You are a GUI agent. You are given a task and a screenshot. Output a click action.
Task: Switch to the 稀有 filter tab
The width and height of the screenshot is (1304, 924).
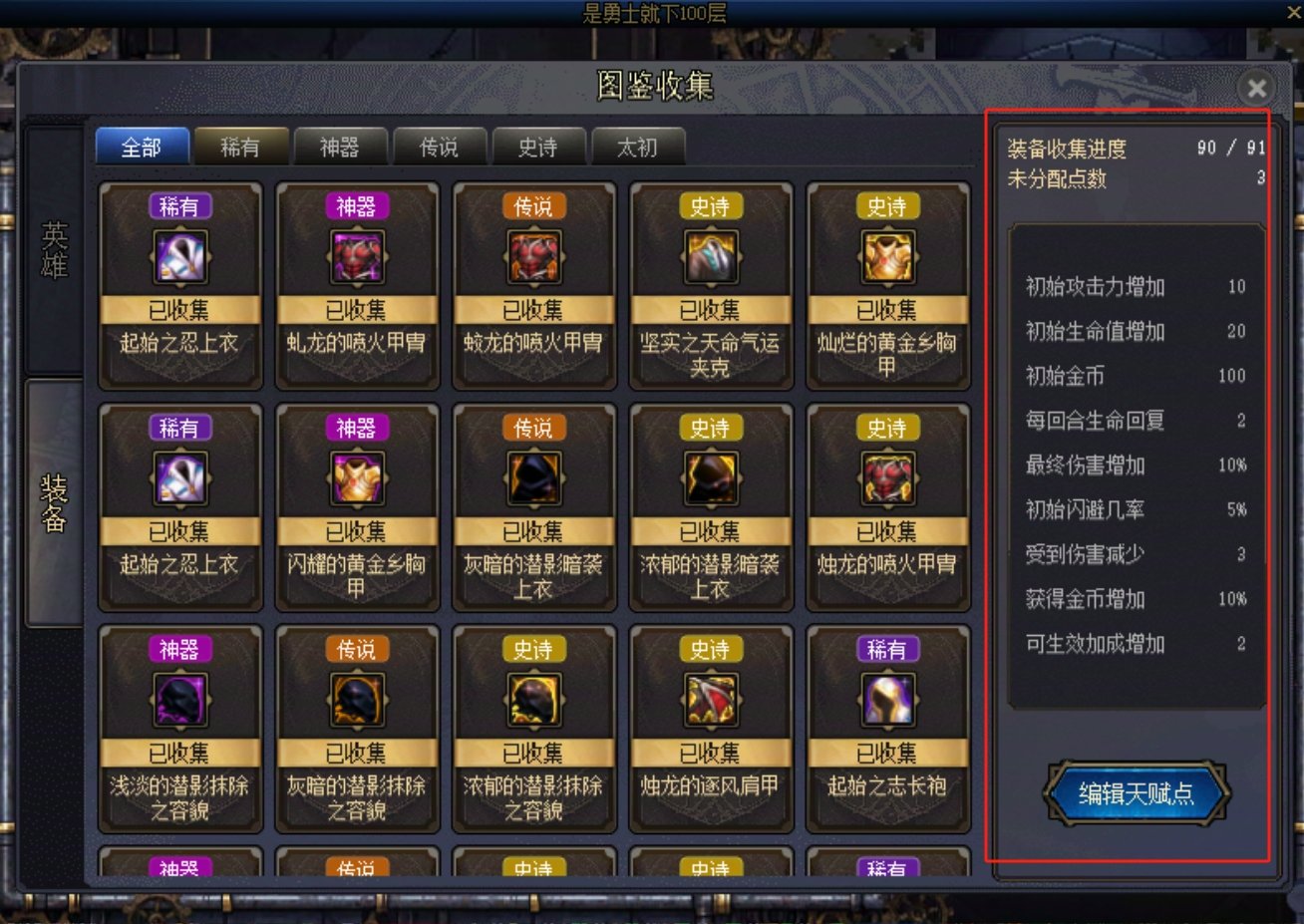tap(241, 146)
